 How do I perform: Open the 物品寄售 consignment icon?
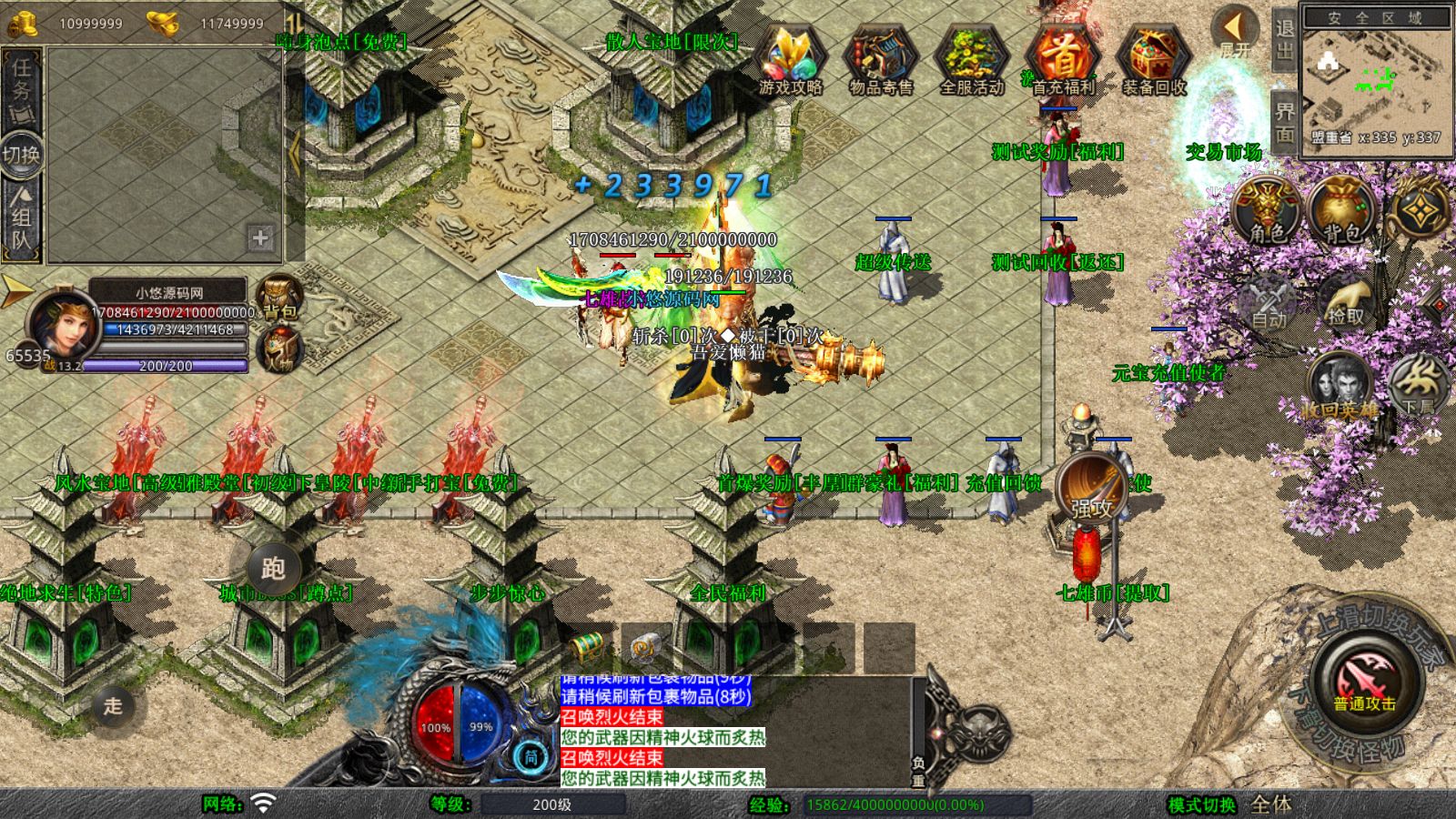[880, 60]
